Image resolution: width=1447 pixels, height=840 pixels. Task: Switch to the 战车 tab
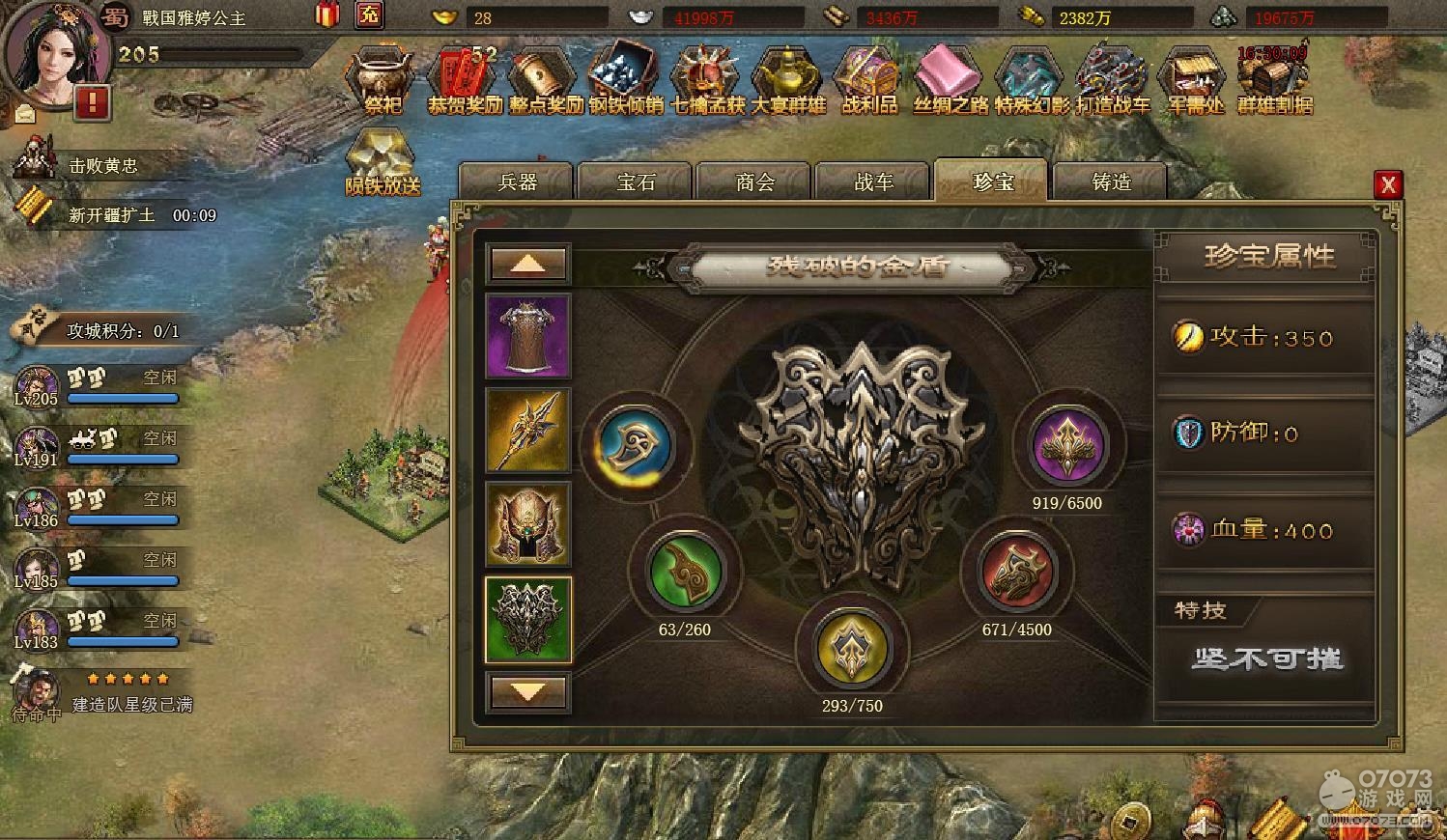(873, 182)
